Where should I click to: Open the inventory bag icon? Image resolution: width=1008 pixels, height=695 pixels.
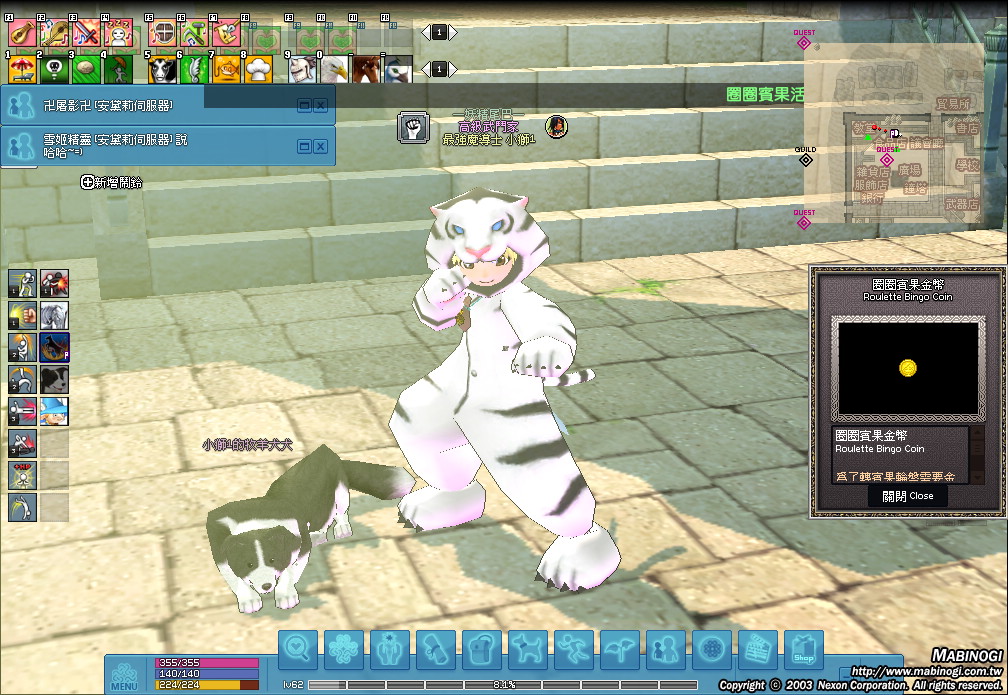pyautogui.click(x=482, y=650)
